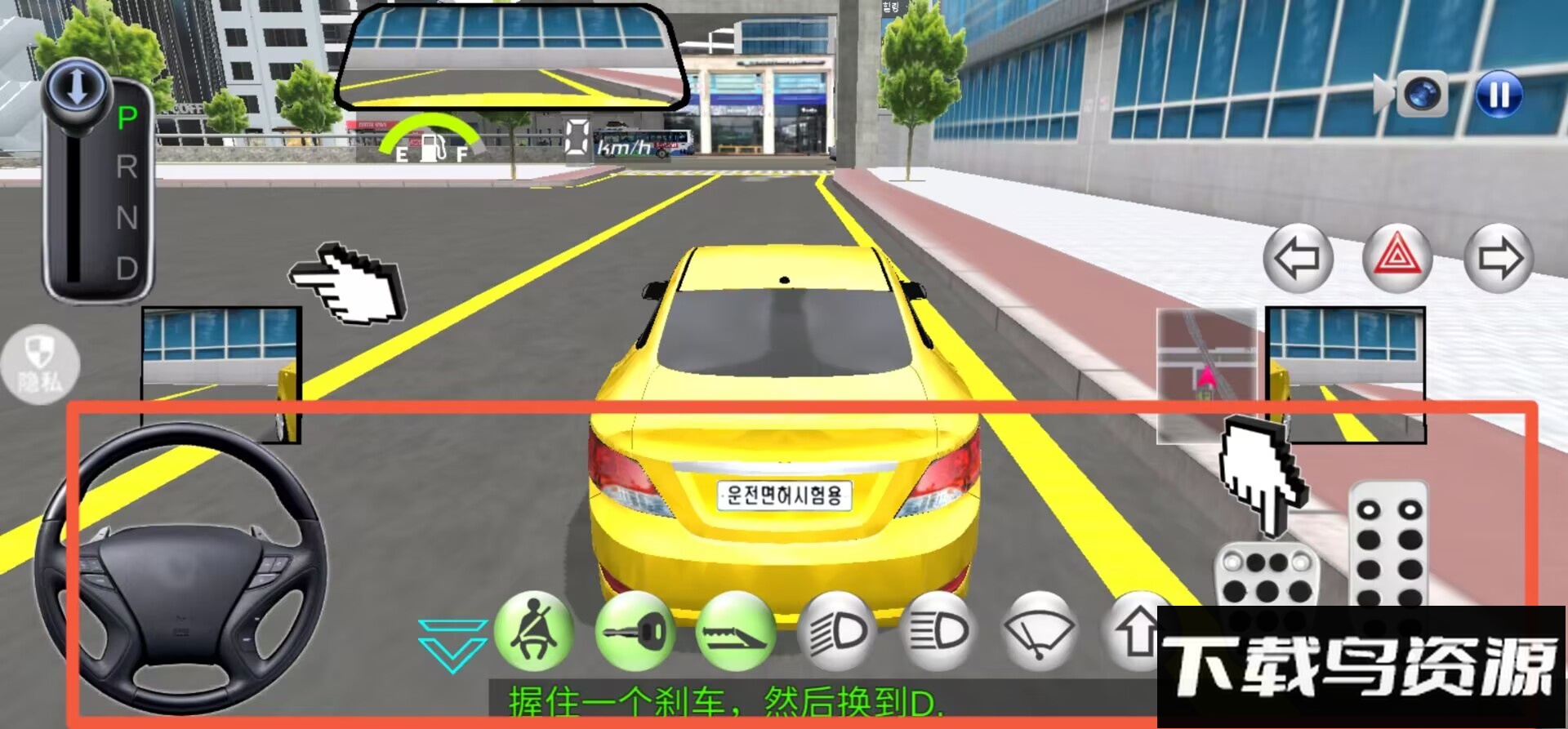Viewport: 1568px width, 729px height.
Task: Switch camera view with the camera icon
Action: tap(1421, 95)
